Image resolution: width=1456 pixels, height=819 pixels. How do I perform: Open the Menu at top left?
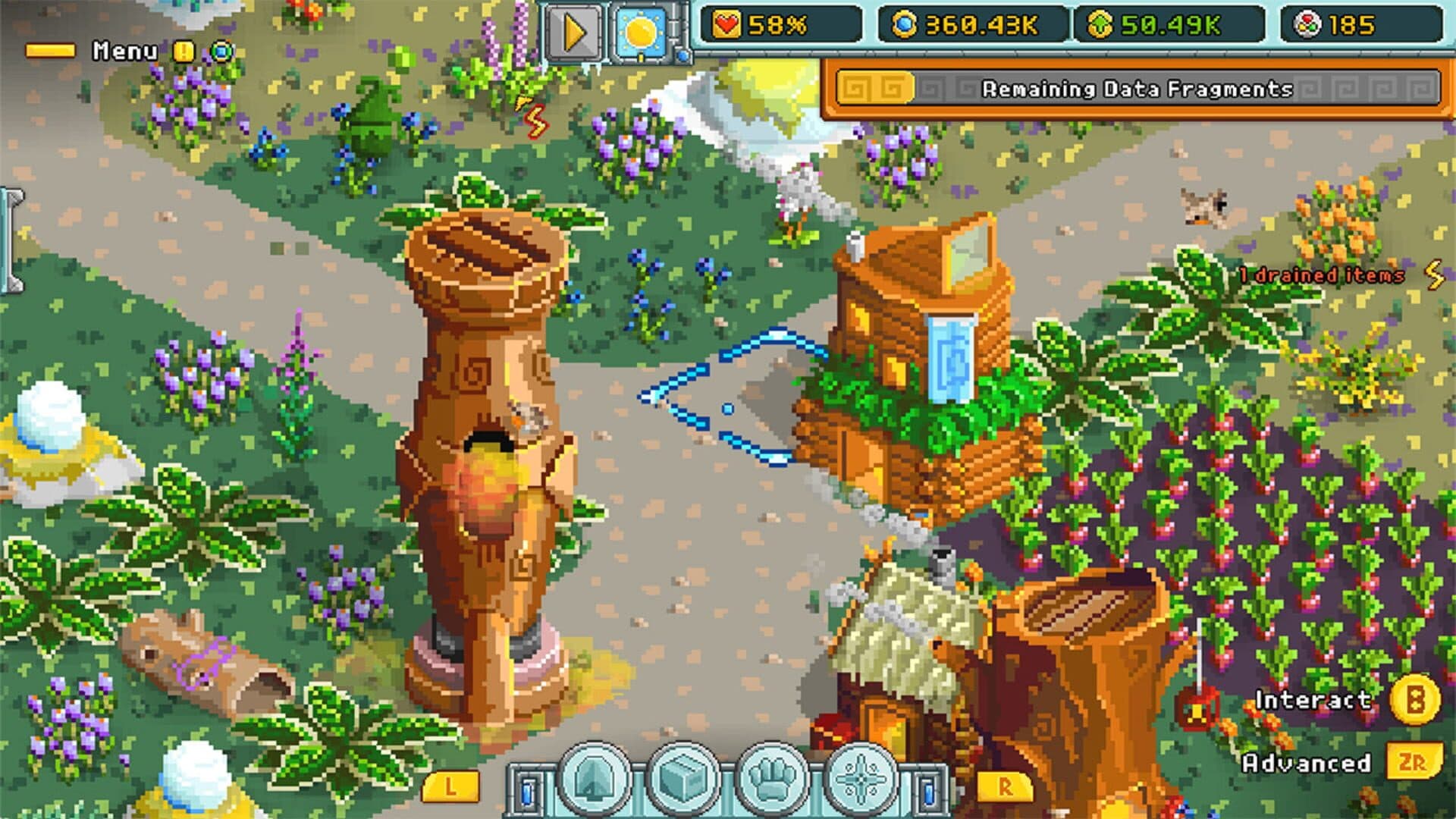(x=125, y=51)
